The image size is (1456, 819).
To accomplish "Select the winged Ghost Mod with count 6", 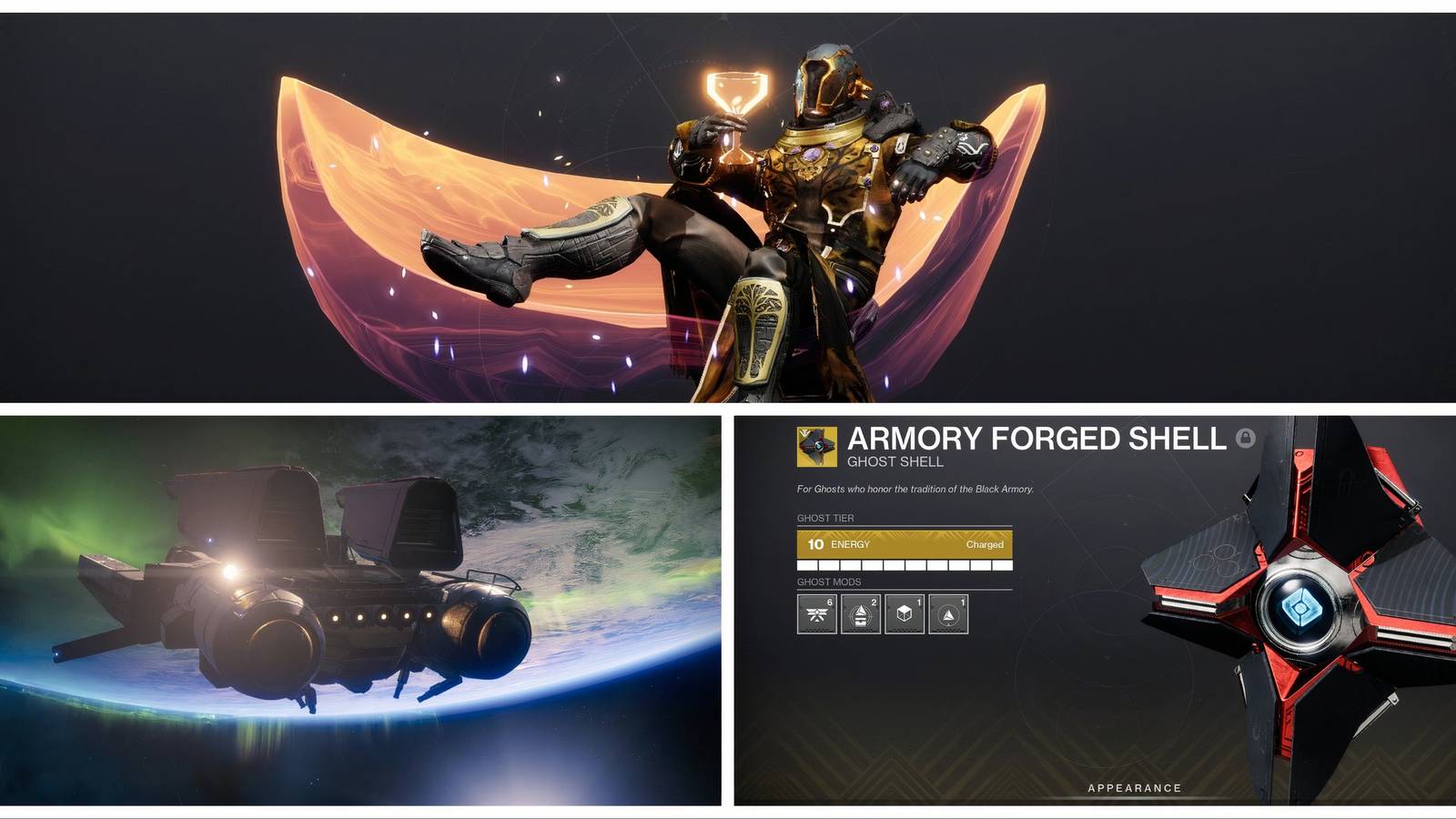I will pyautogui.click(x=817, y=614).
